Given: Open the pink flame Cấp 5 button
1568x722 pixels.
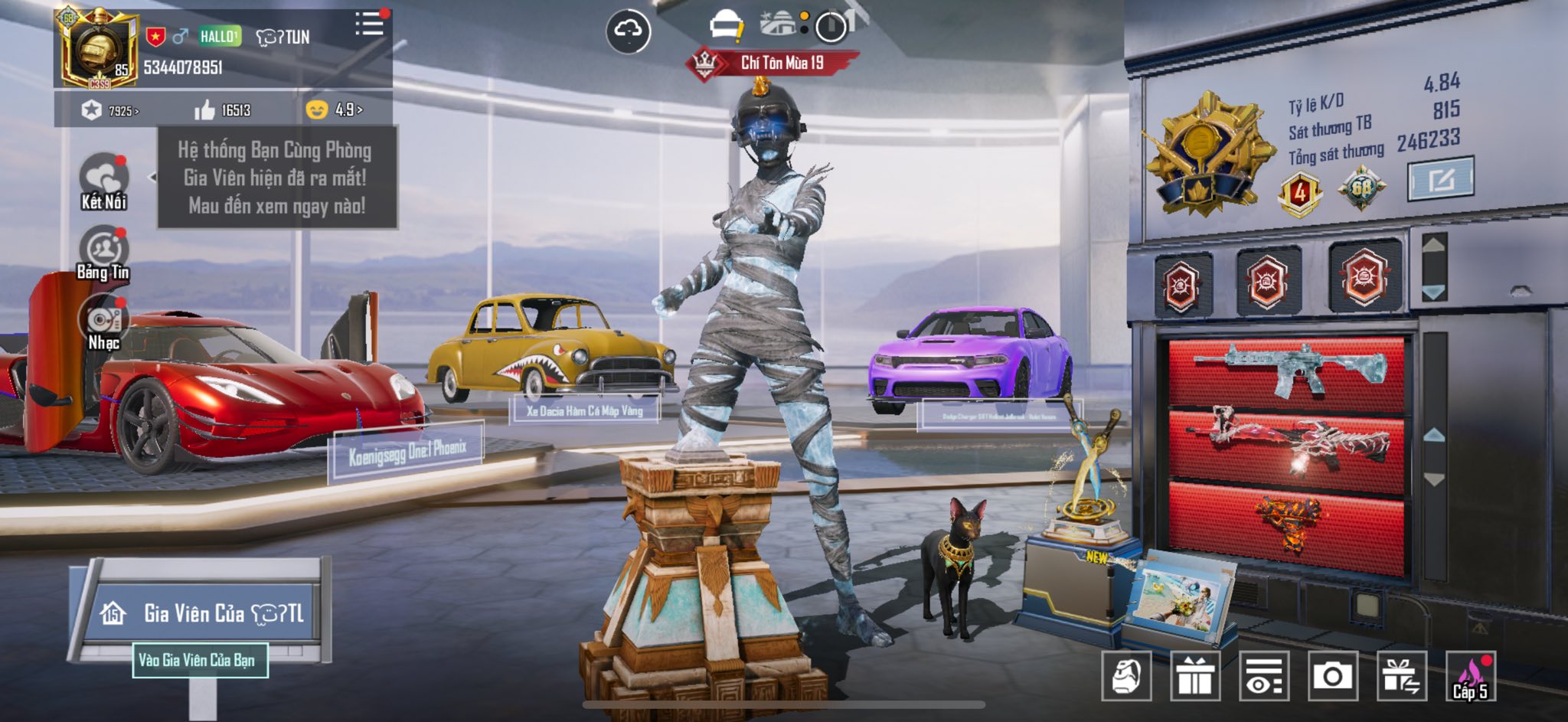Looking at the screenshot, I should [x=1471, y=676].
